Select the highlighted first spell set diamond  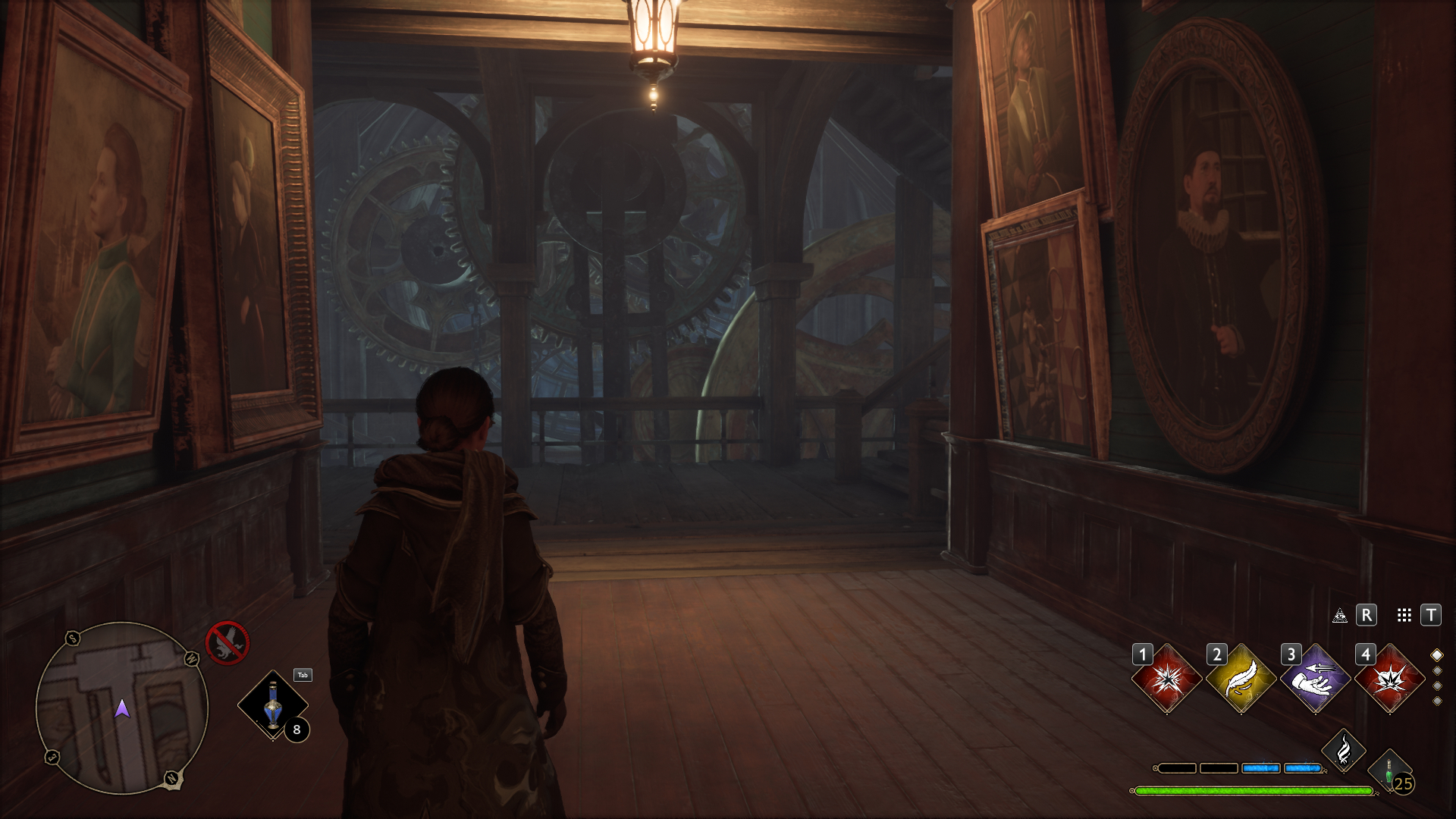click(x=1436, y=654)
